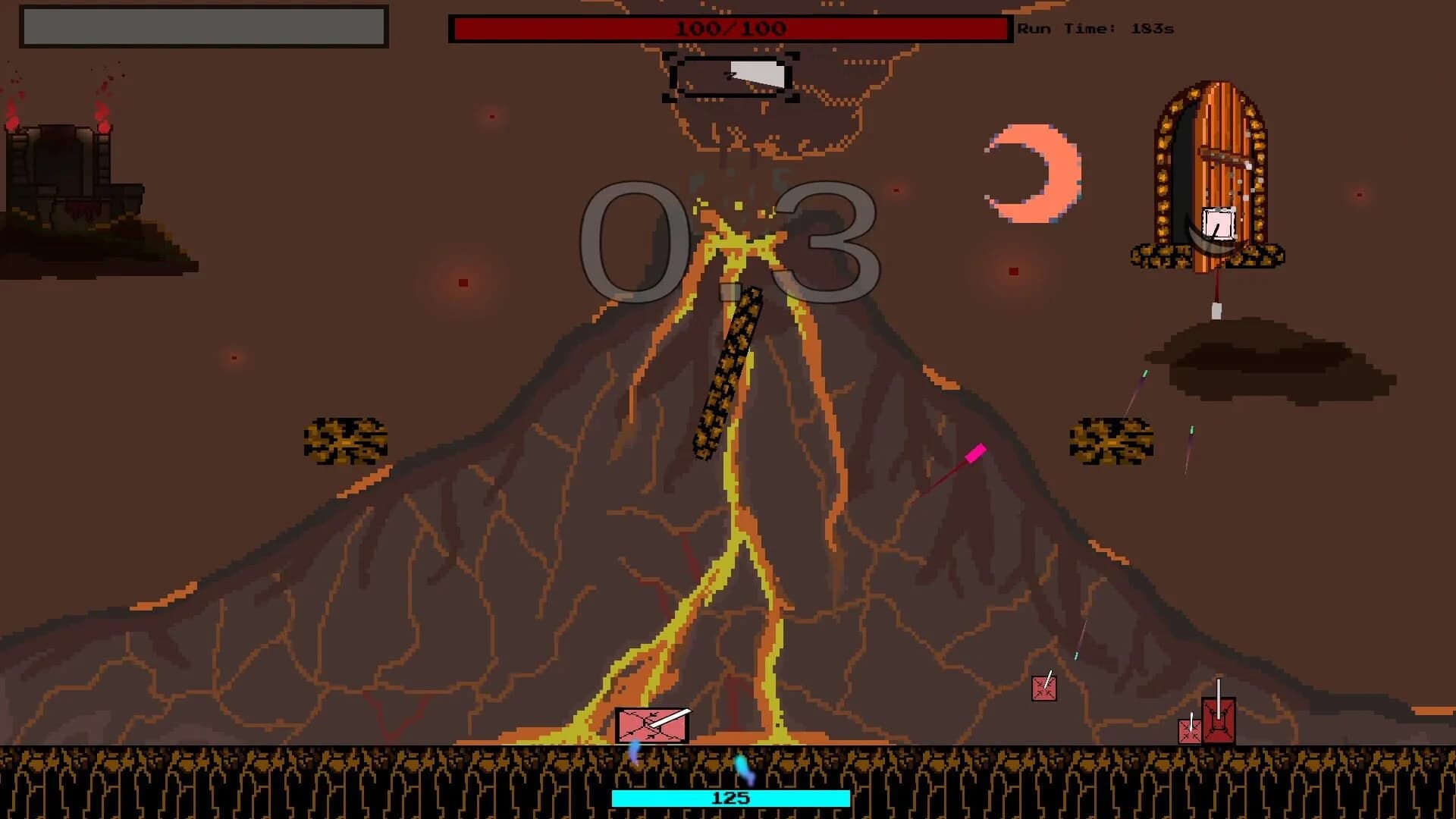This screenshot has height=819, width=1456.
Task: Click the floating gold platform on the left
Action: pyautogui.click(x=347, y=440)
